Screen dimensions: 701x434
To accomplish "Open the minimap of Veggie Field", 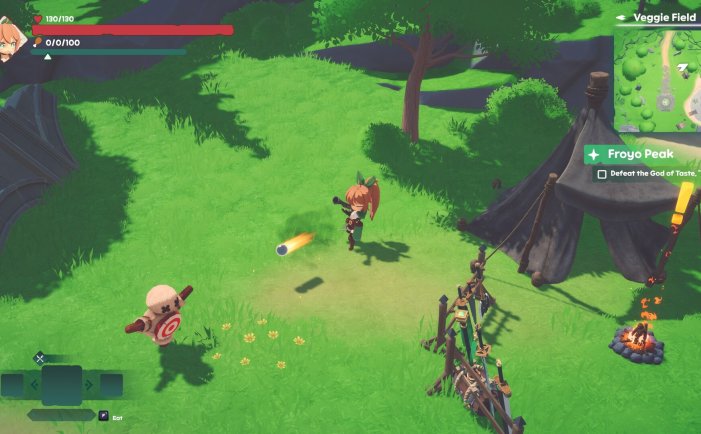I will 657,80.
